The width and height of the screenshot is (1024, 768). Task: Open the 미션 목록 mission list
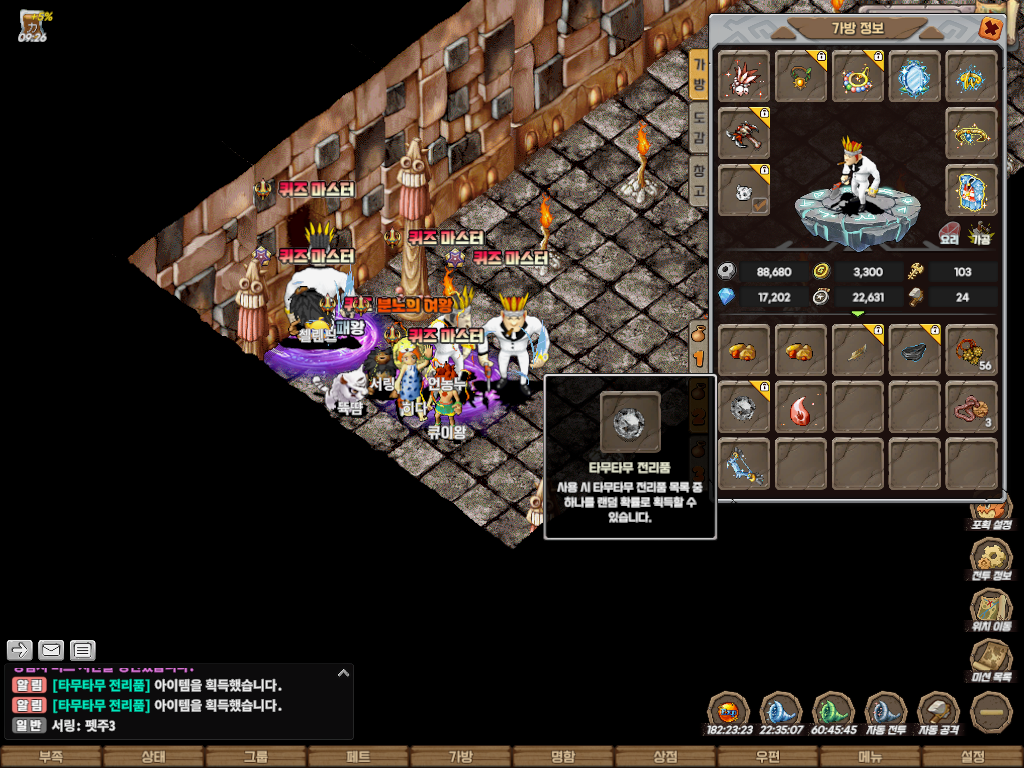(x=991, y=660)
